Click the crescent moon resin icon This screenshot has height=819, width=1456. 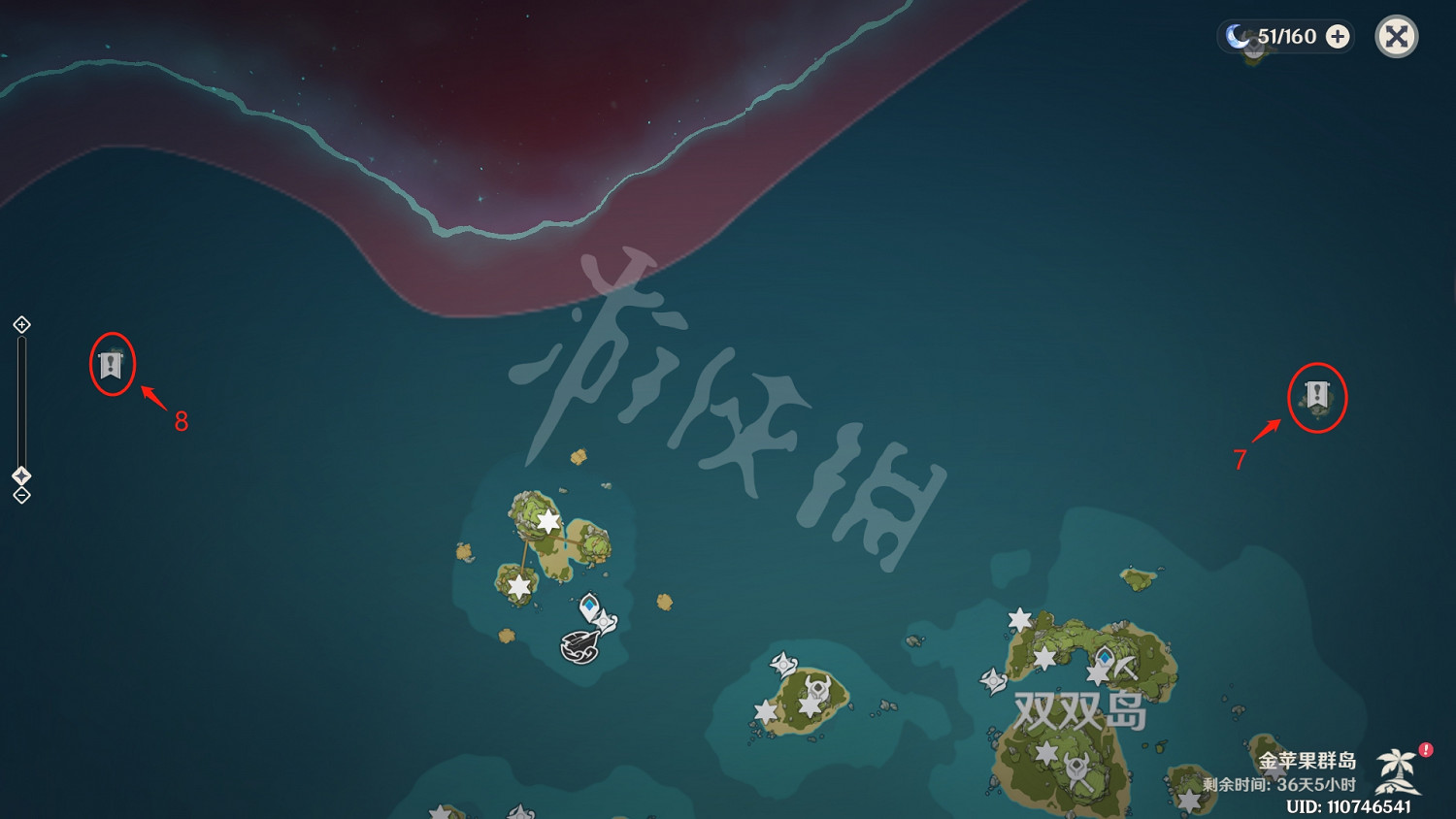1235,37
